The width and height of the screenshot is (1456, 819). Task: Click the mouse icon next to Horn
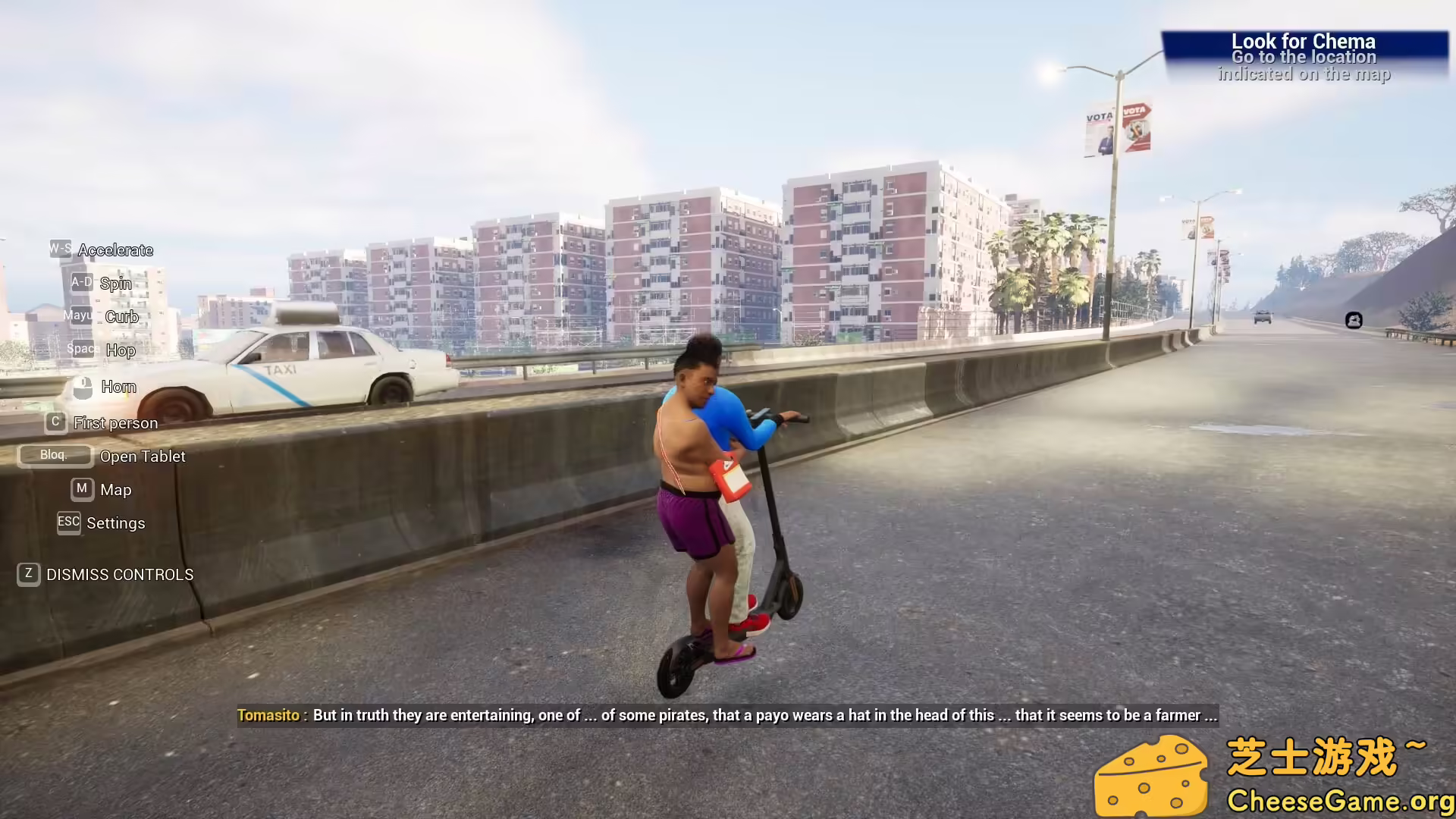(83, 387)
